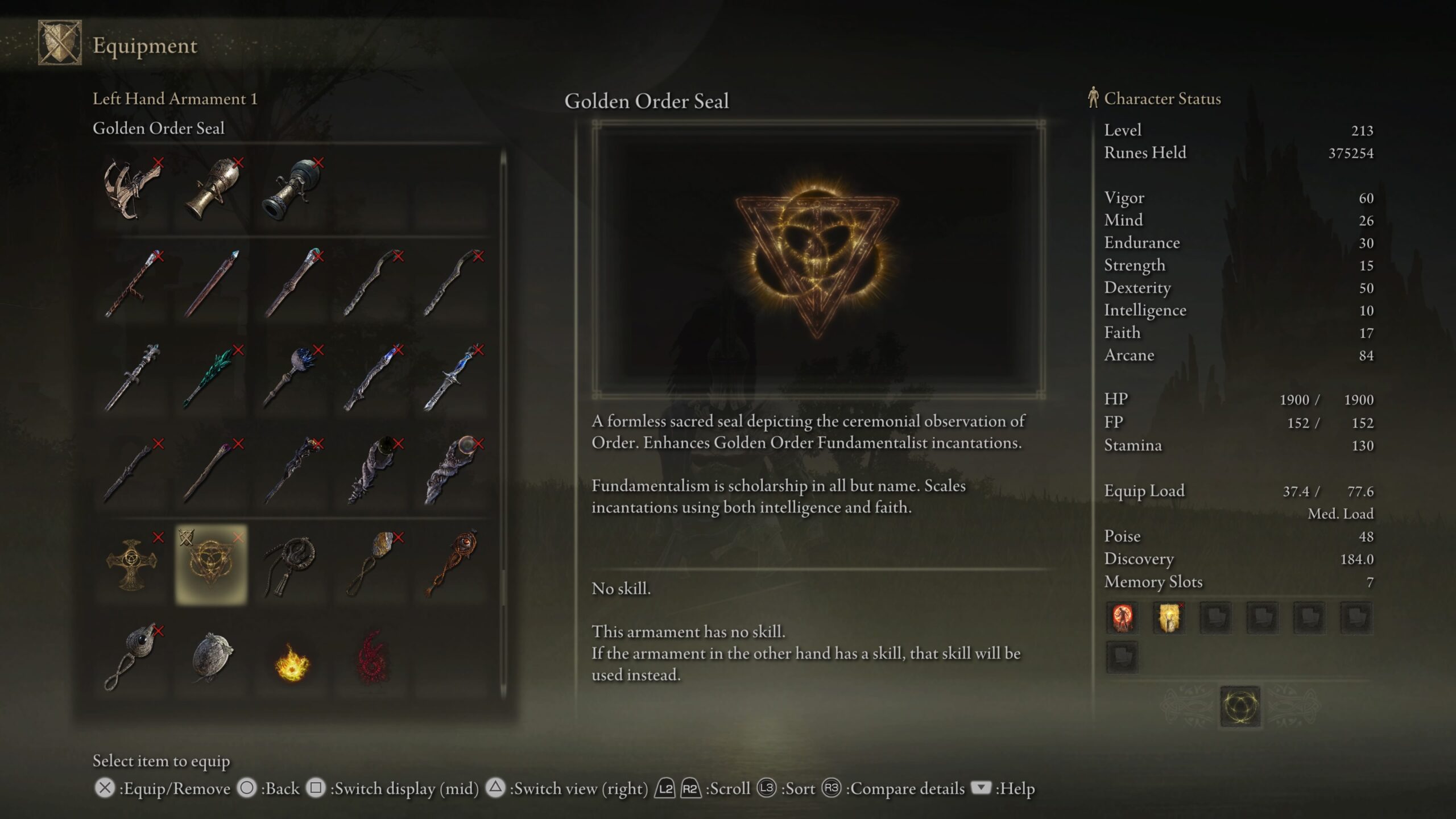Click the great rune emblem below memory slots
Image resolution: width=1456 pixels, height=819 pixels.
1240,707
